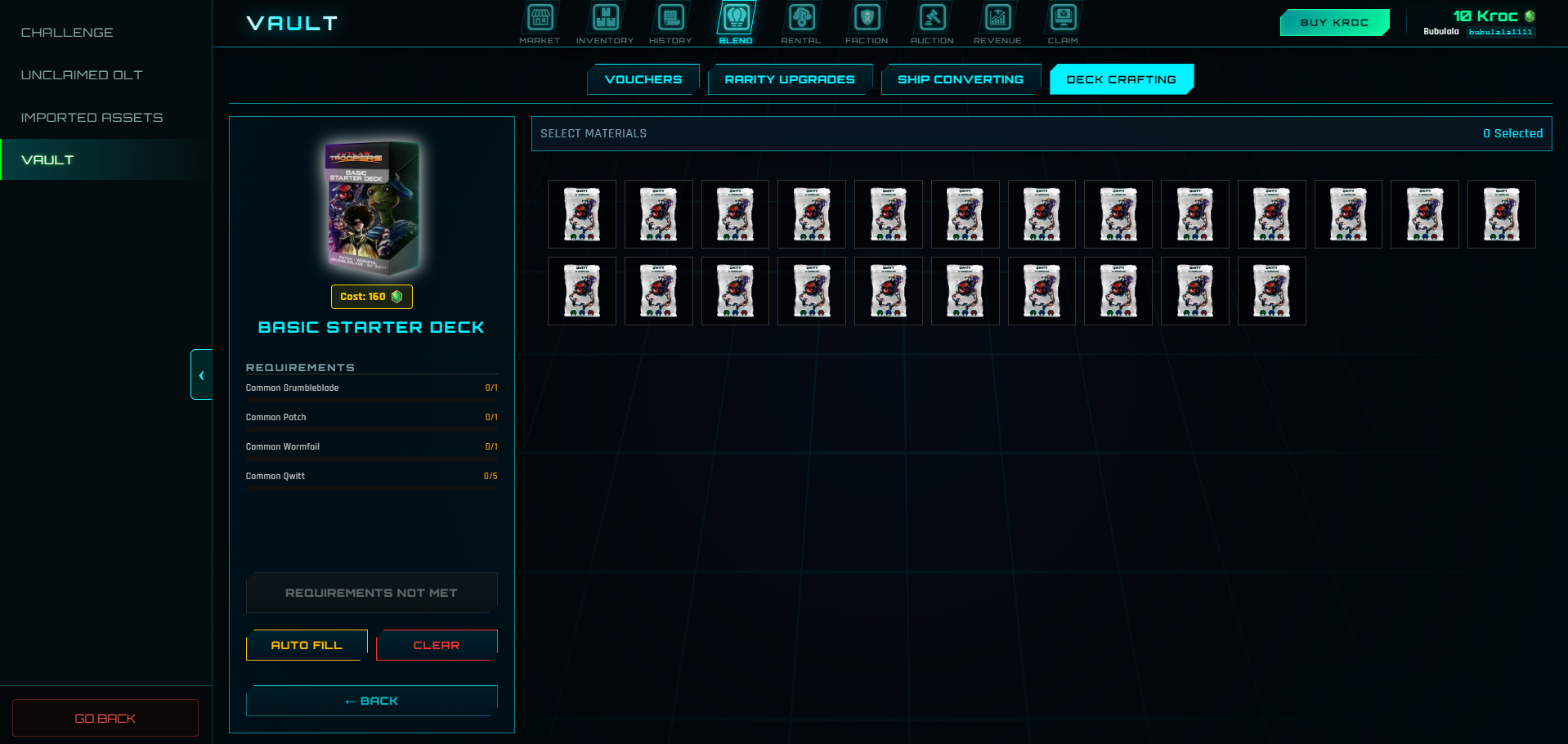Clear the selected materials
This screenshot has width=1568, height=744.
tap(437, 645)
